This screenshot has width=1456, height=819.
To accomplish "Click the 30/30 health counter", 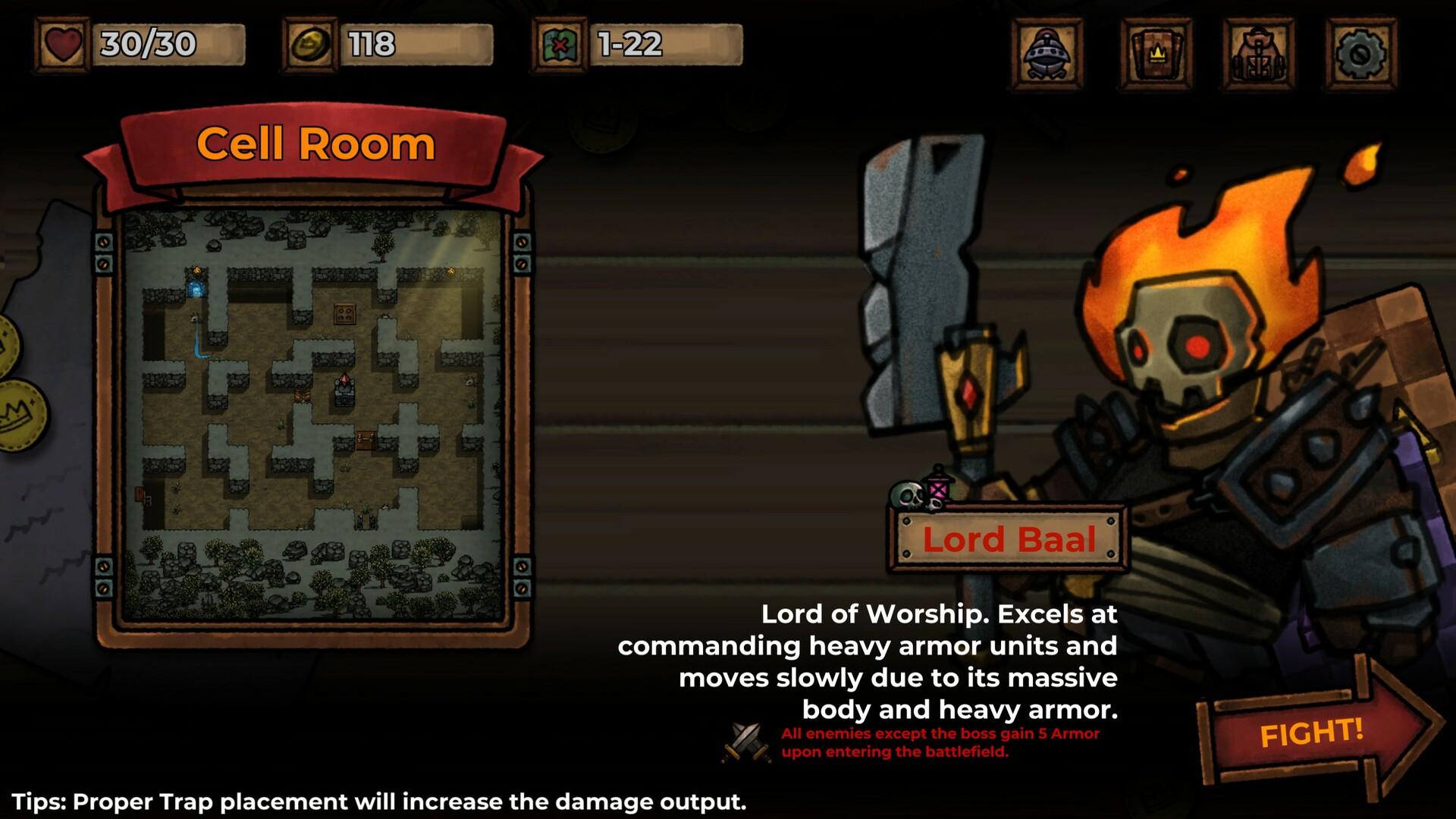I will click(148, 47).
